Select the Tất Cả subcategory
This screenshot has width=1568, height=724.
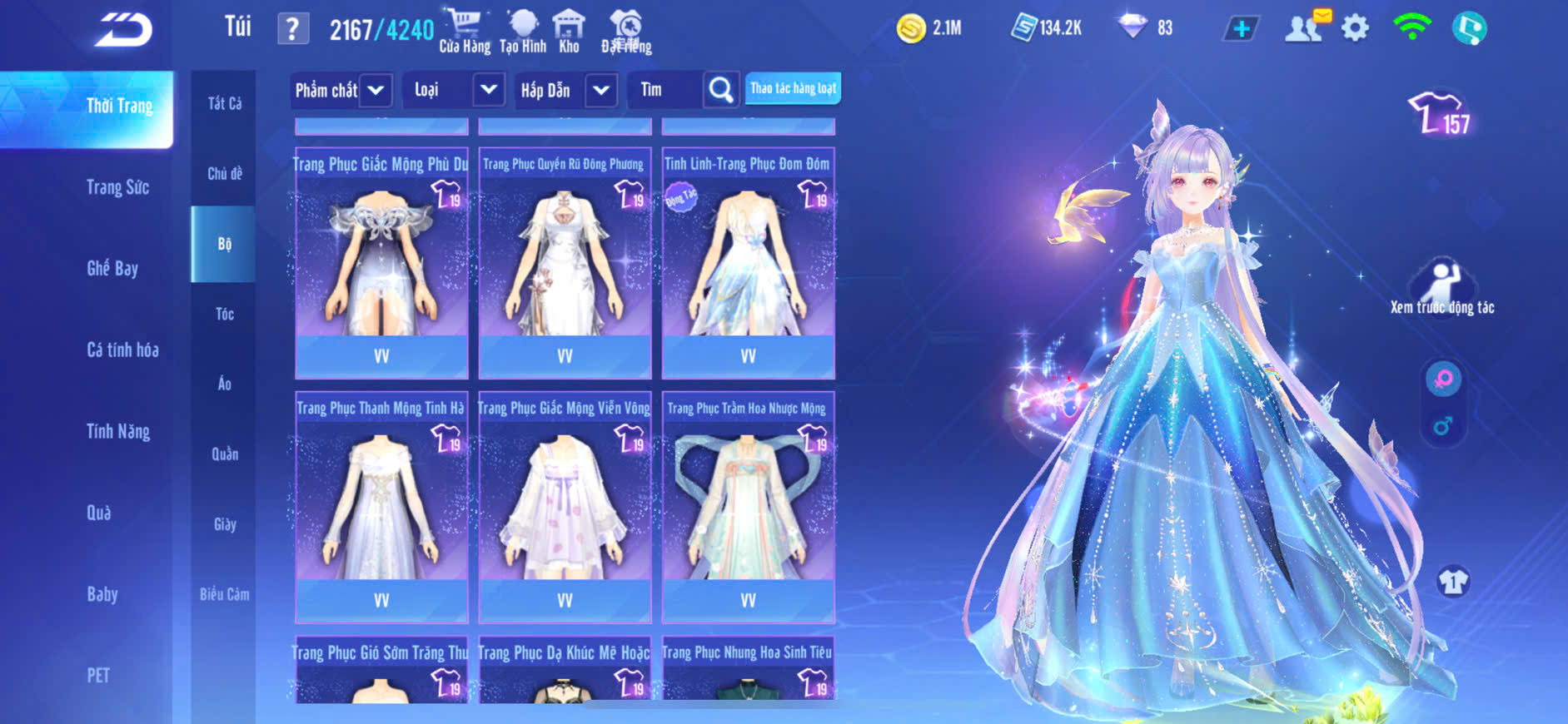pos(224,103)
